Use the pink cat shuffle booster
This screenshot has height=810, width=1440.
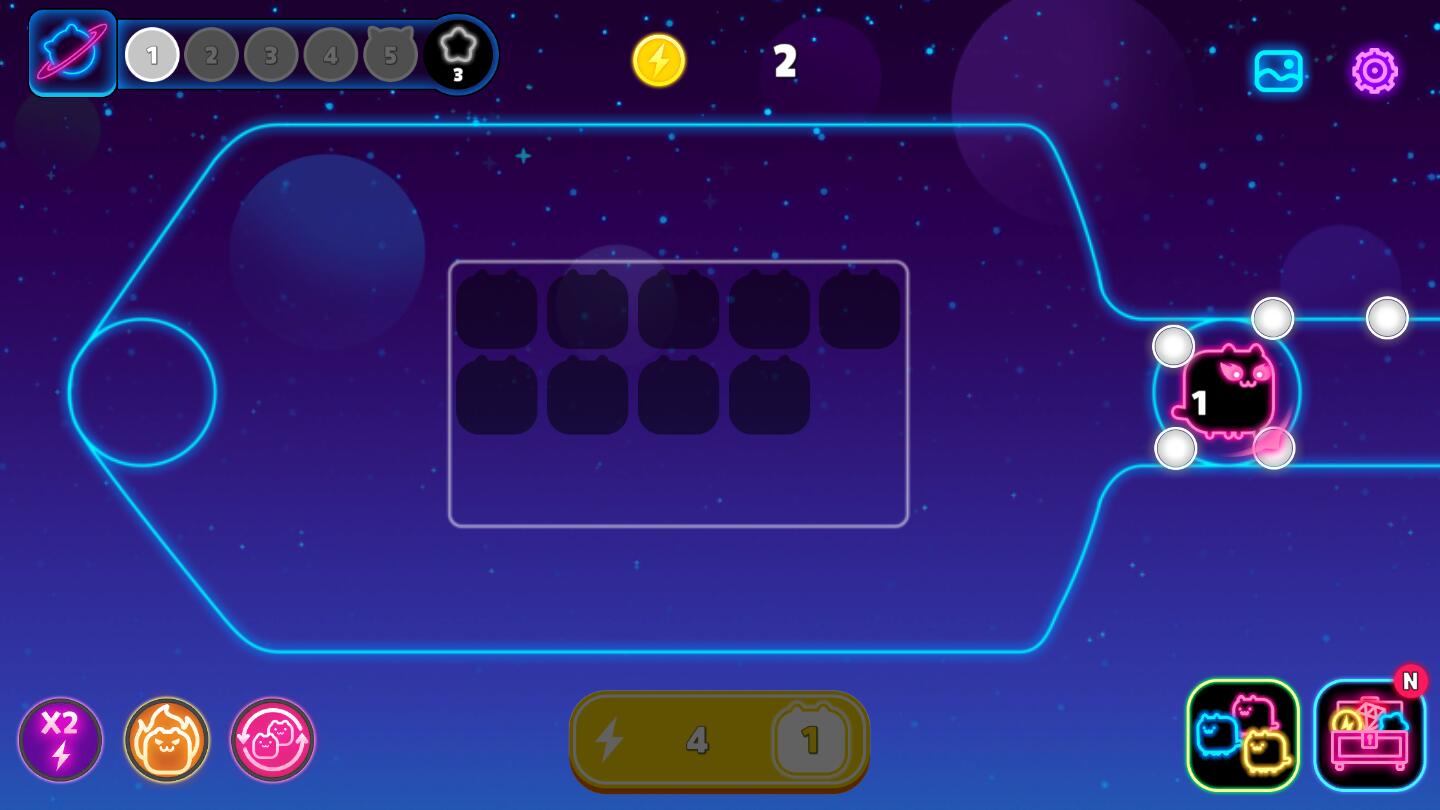pos(271,740)
